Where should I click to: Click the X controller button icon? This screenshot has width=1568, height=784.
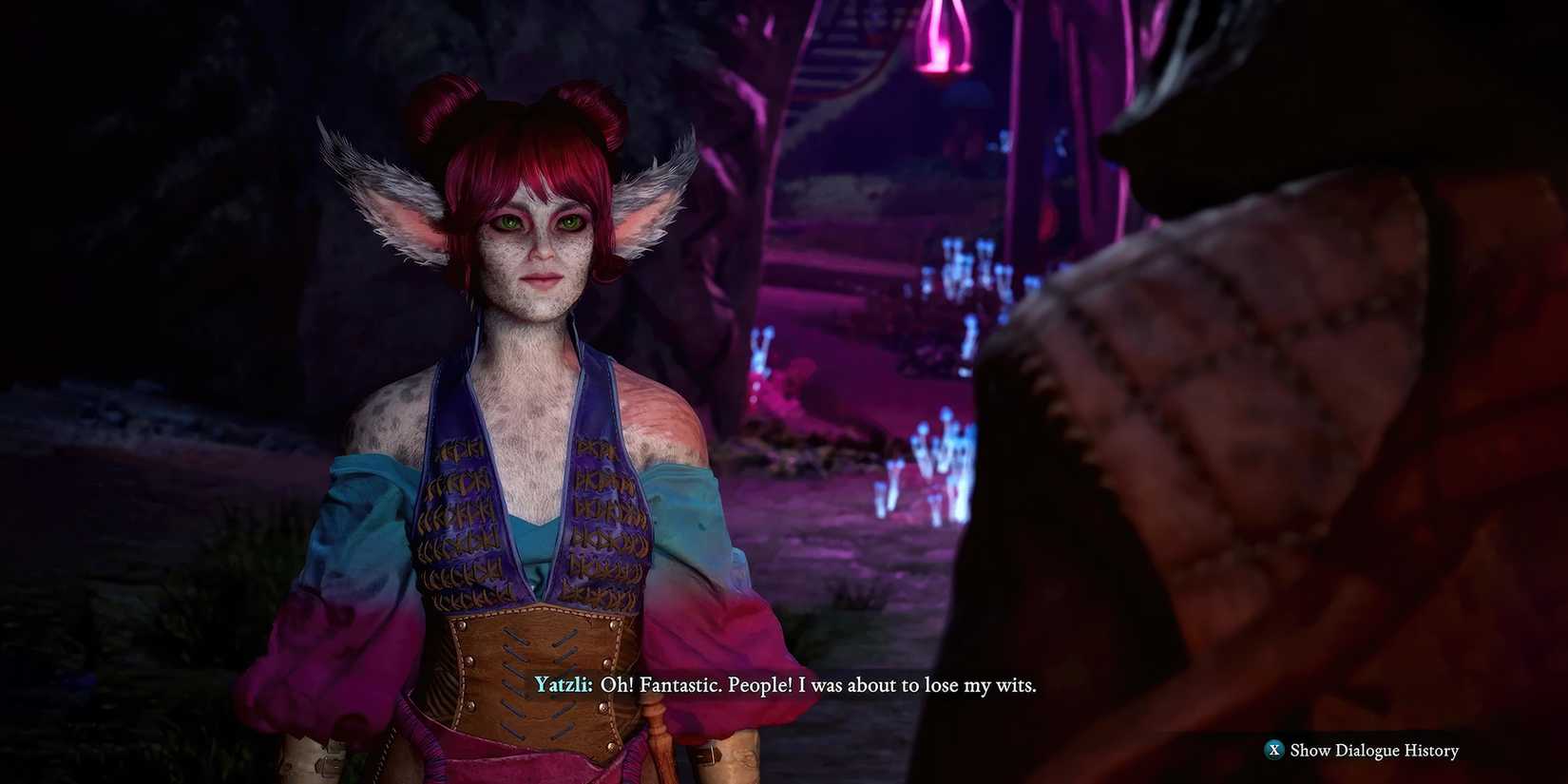1274,750
